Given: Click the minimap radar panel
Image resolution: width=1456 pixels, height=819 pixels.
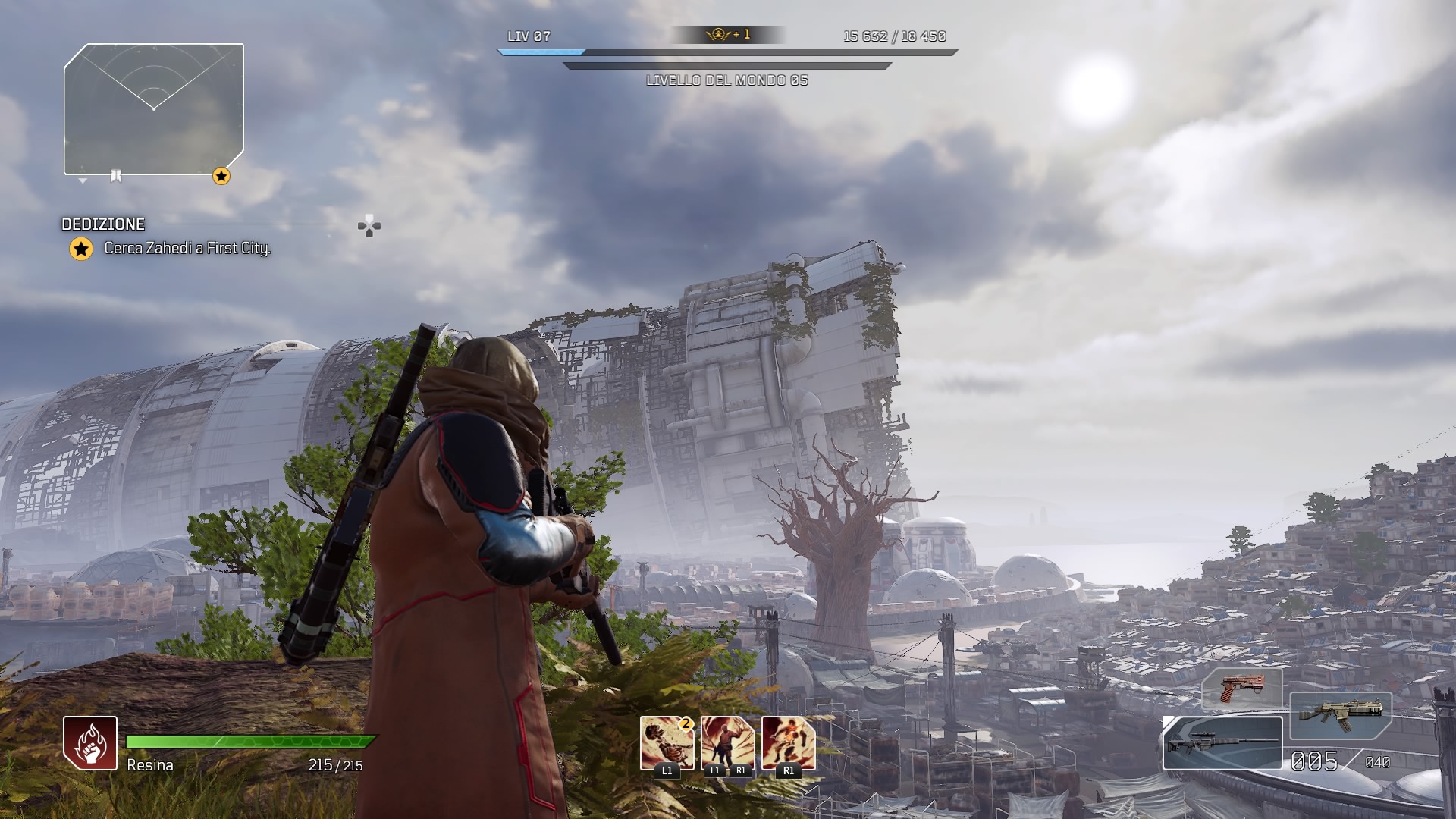Looking at the screenshot, I should pyautogui.click(x=154, y=109).
